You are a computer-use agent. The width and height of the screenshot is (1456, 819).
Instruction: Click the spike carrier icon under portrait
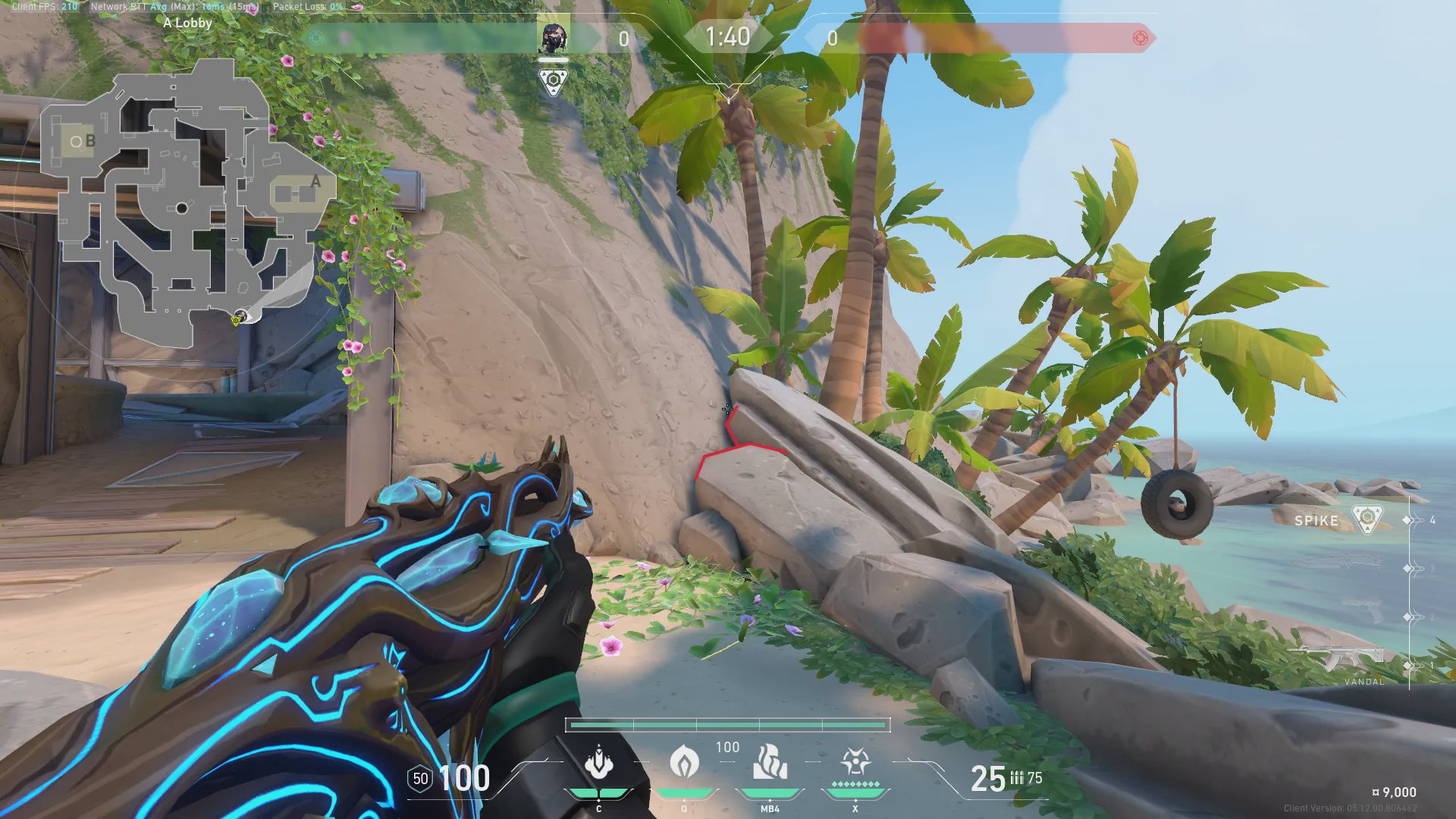[x=553, y=81]
